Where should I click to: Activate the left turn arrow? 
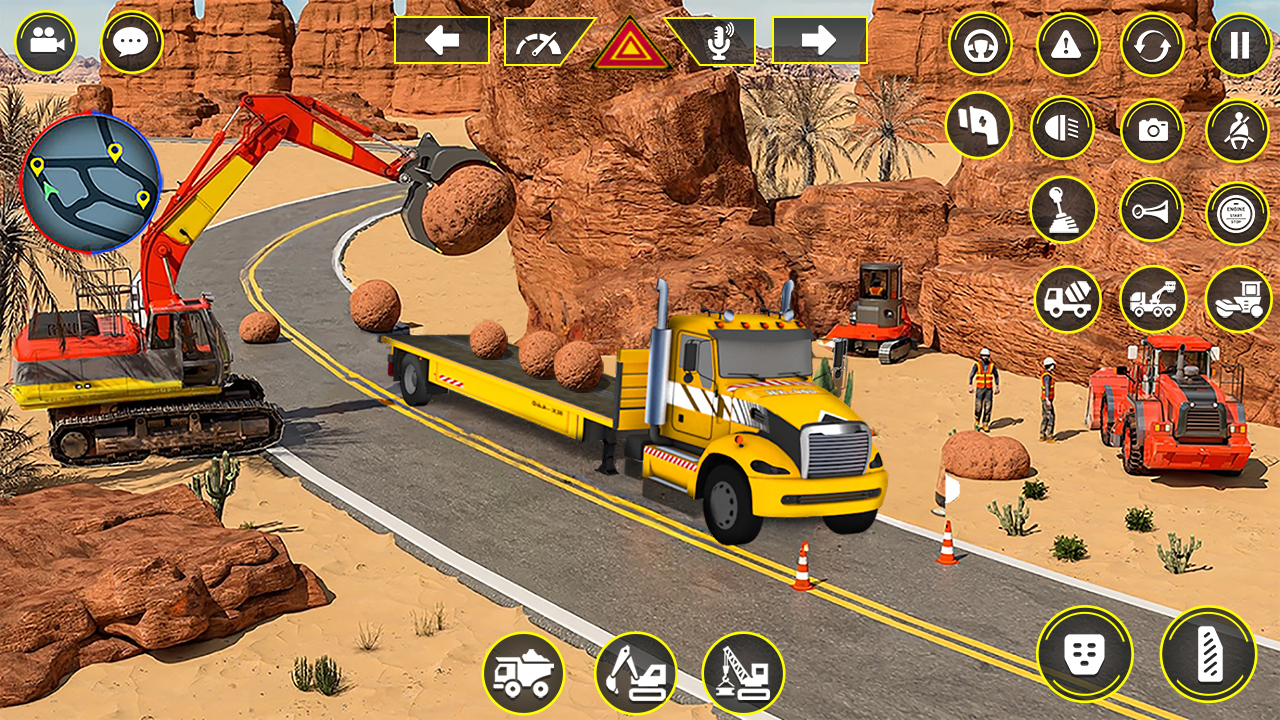[442, 40]
